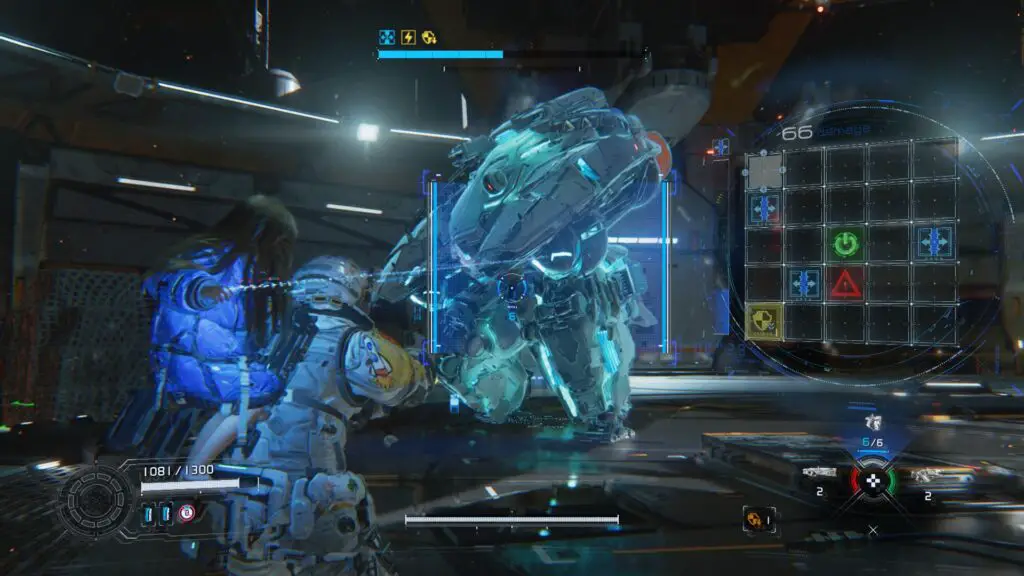Choose the left weapon in the weapon wheel

(818, 474)
